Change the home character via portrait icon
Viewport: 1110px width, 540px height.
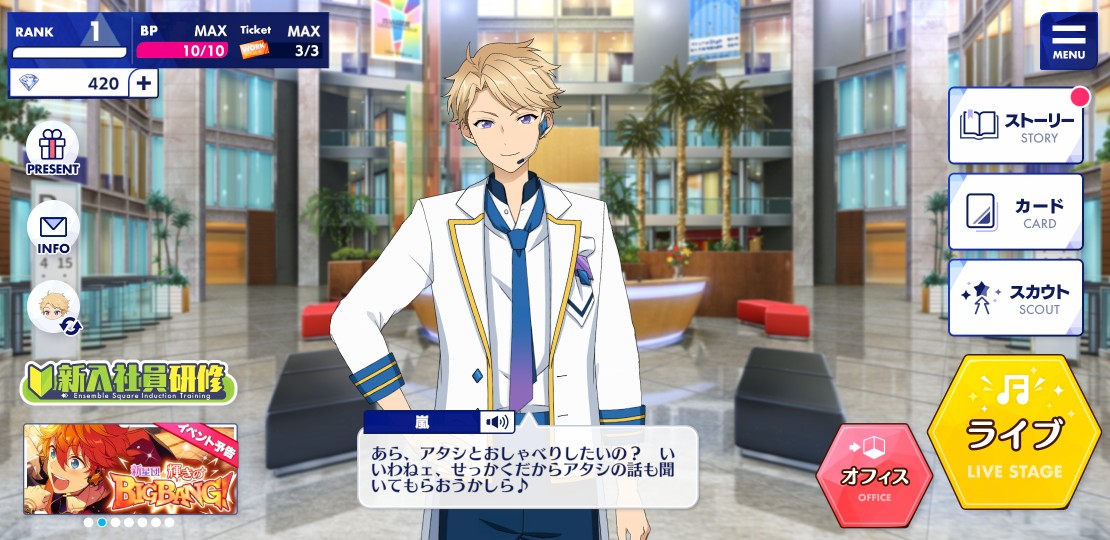tap(53, 307)
